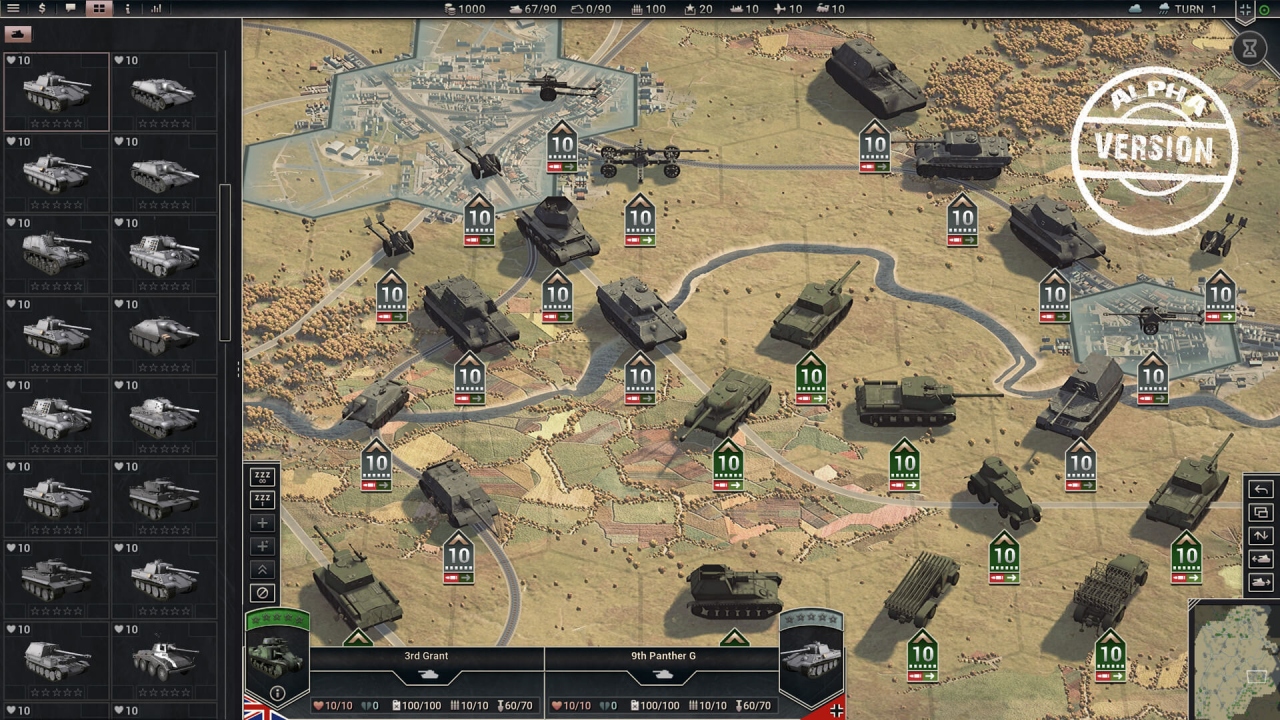This screenshot has height=720, width=1280.
Task: Select the 9th Panther G portrait
Action: [810, 660]
